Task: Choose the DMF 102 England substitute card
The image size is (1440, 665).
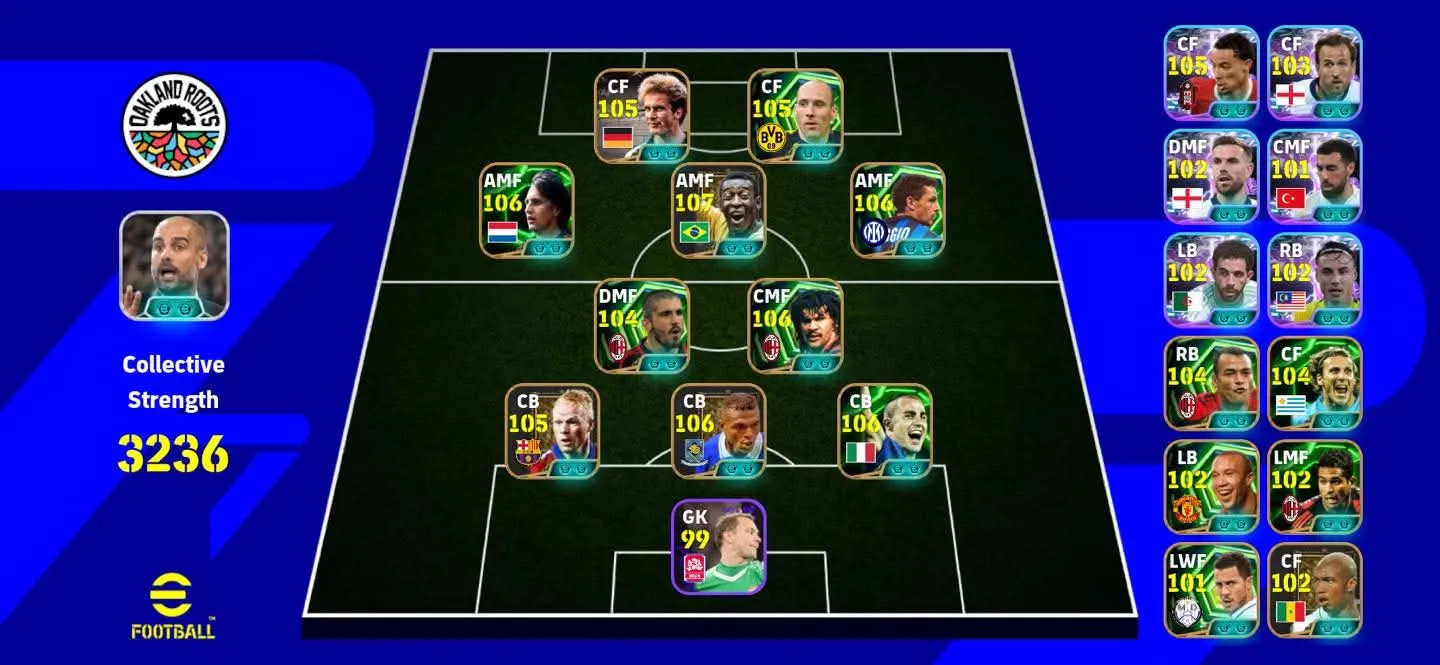Action: 1211,176
